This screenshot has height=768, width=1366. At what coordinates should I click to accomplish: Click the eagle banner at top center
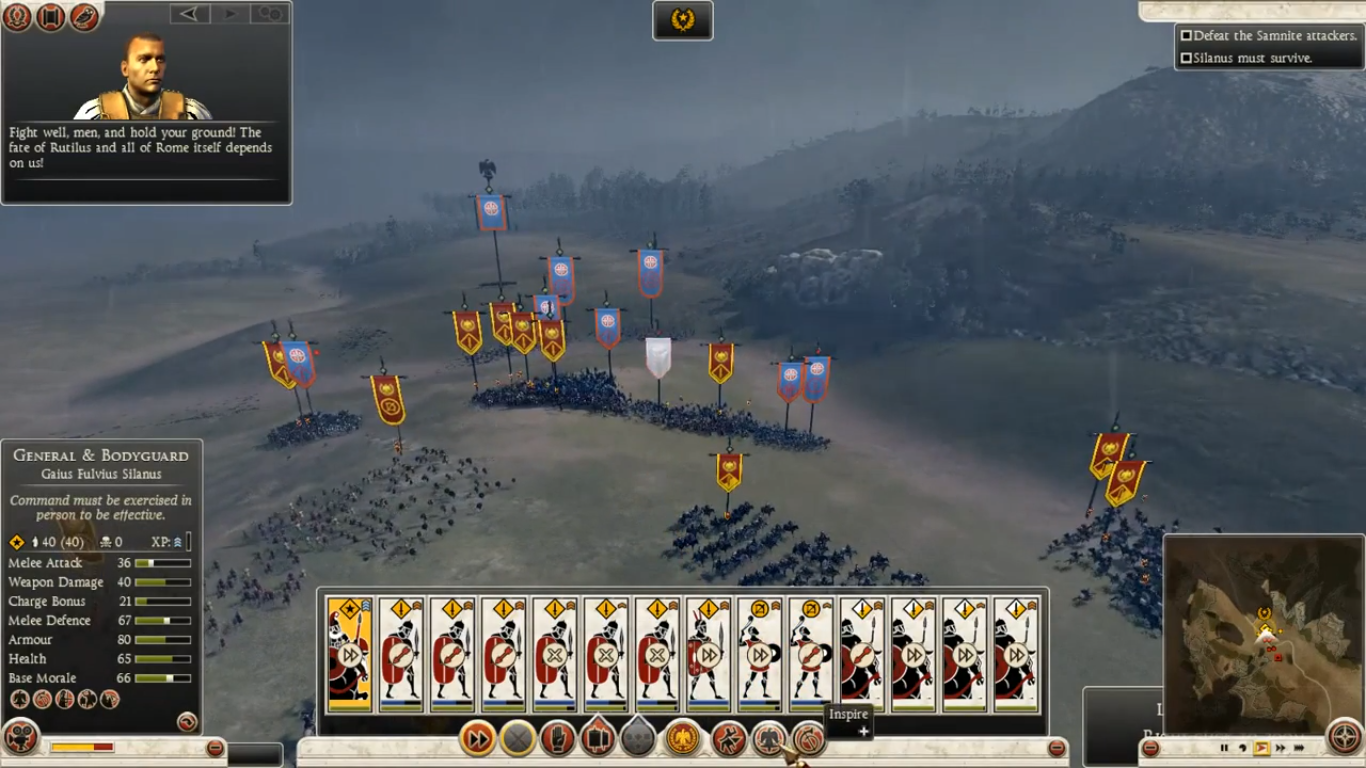tap(683, 20)
